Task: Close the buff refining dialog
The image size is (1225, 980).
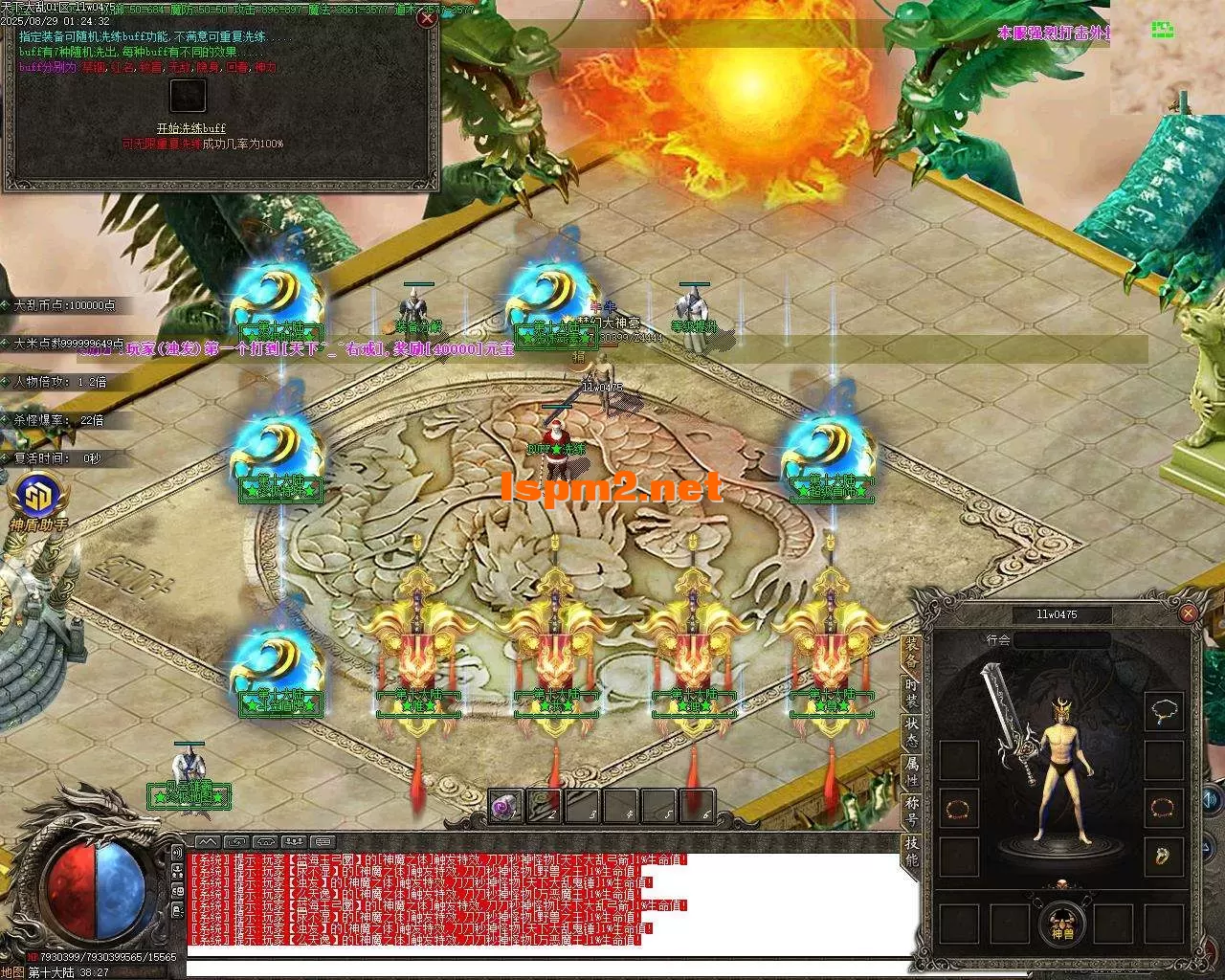Action: [x=428, y=17]
